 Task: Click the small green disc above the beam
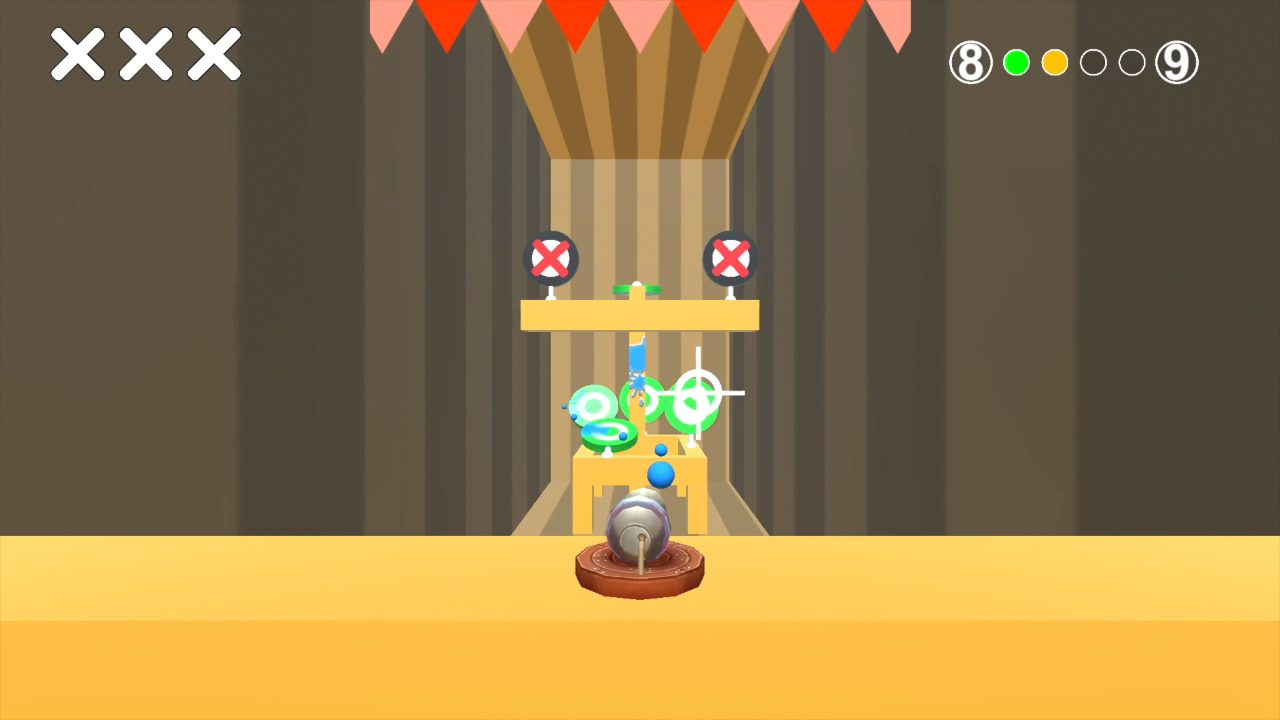click(x=637, y=290)
